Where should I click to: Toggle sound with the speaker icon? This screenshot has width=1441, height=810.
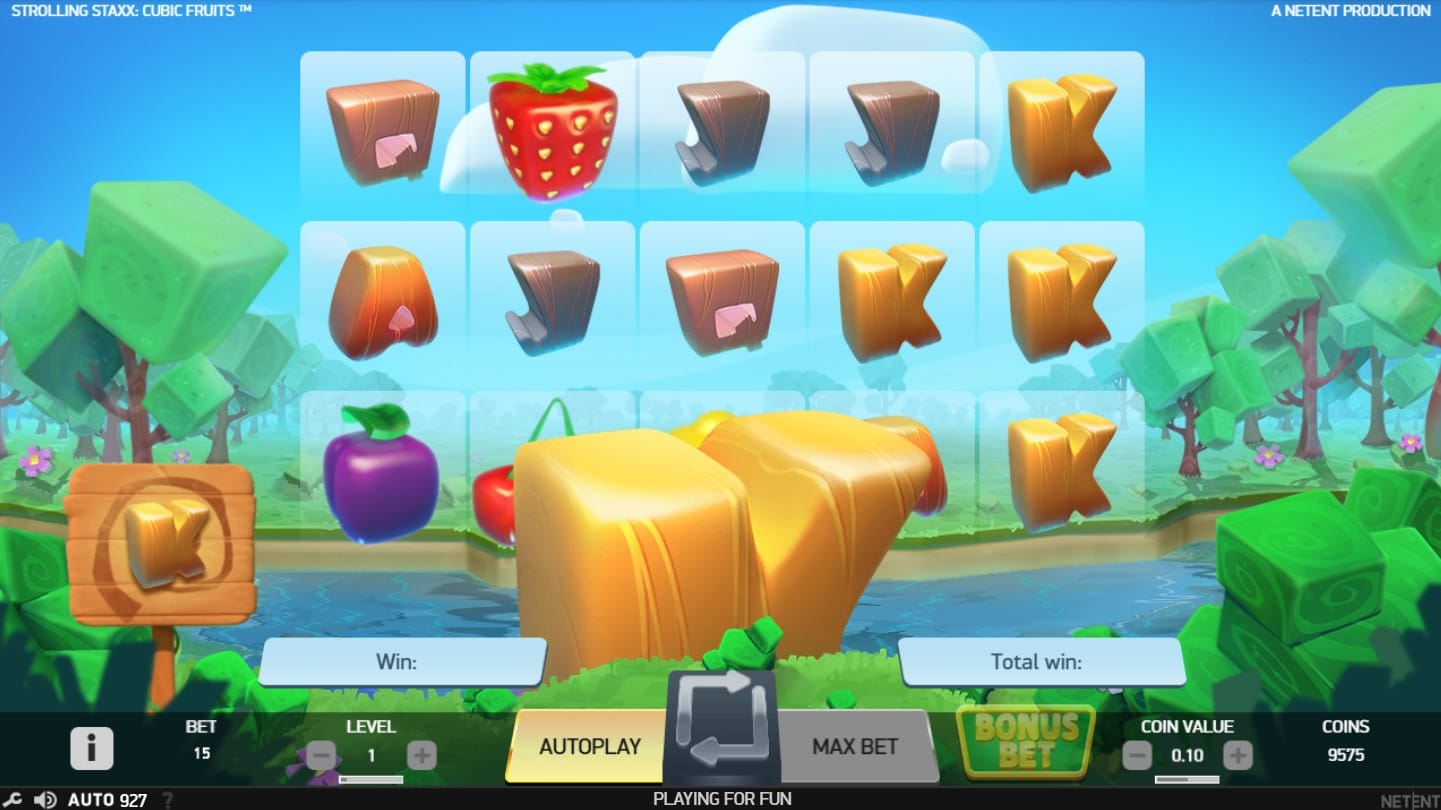click(x=45, y=800)
